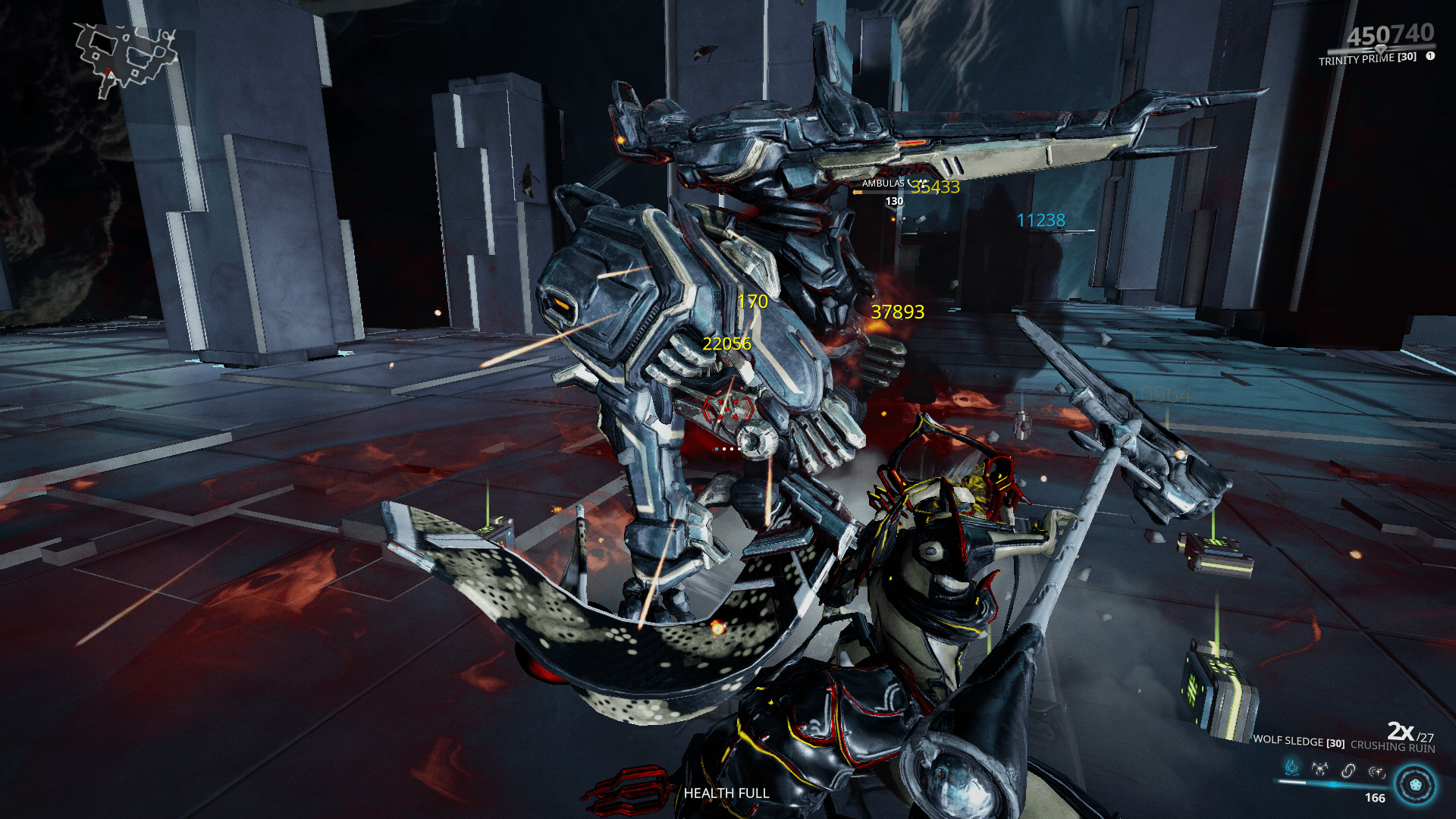Viewport: 1456px width, 819px height.
Task: Select the Link ability icon
Action: (1348, 771)
